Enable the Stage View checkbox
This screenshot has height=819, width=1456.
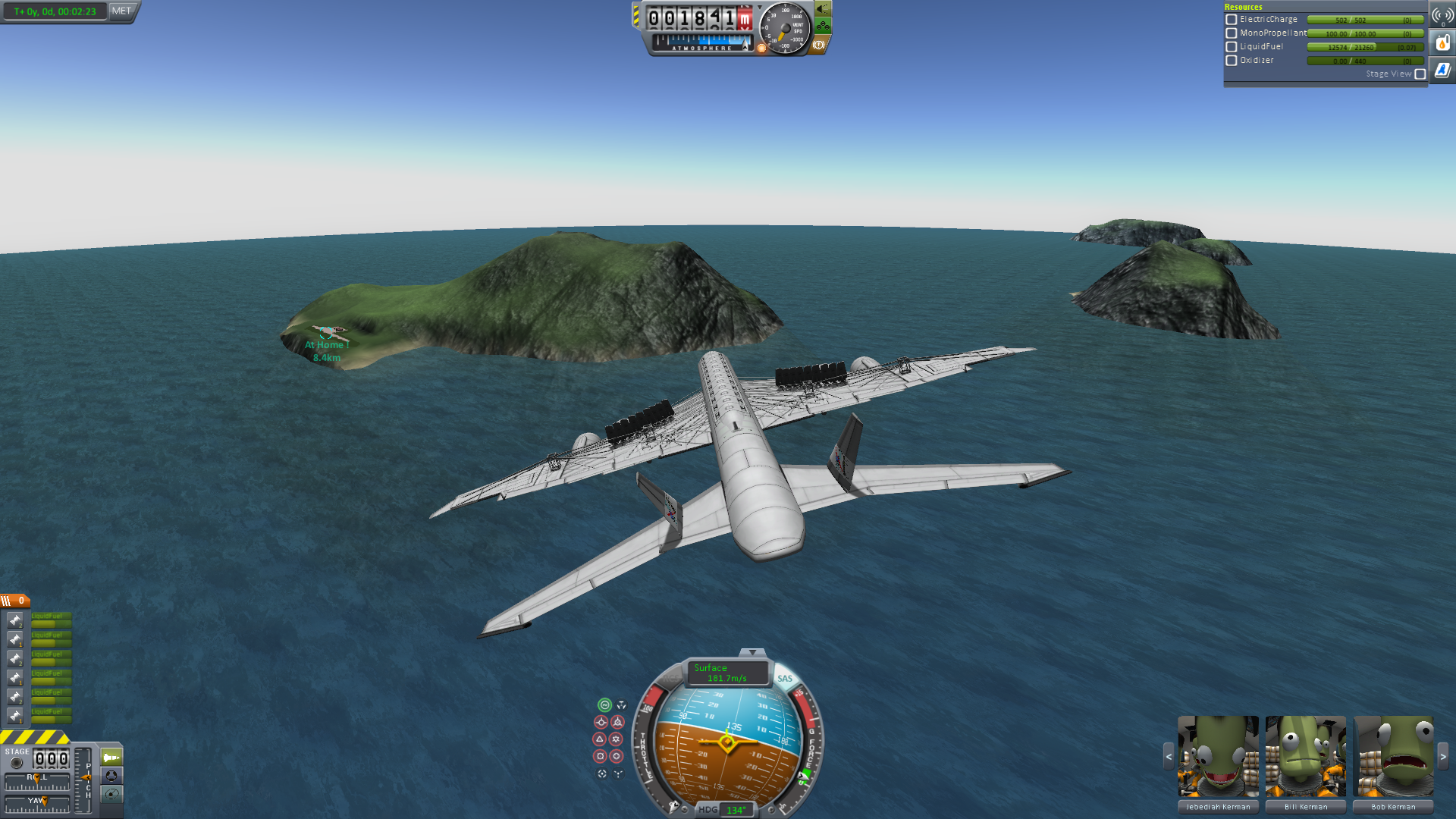coord(1420,74)
